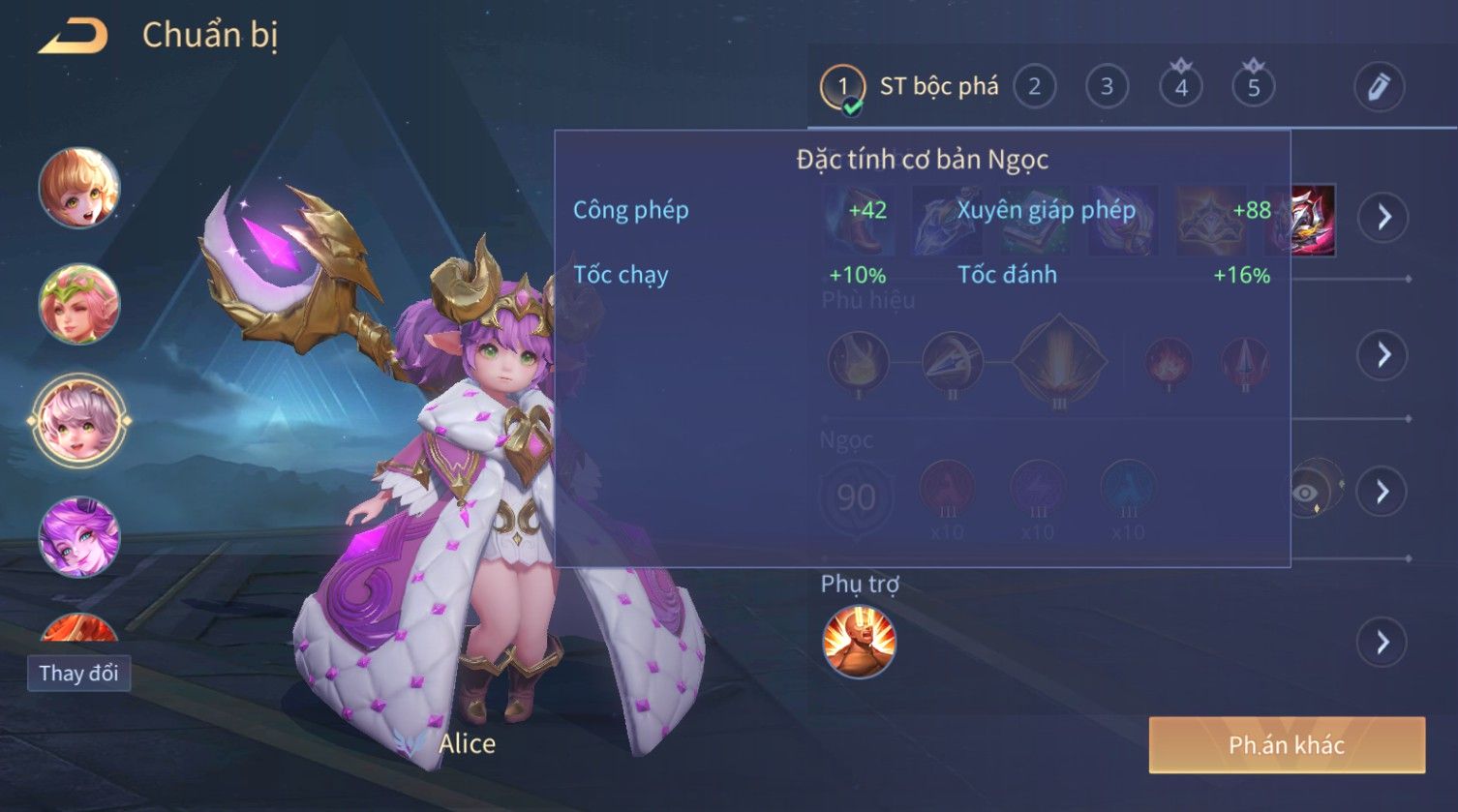Edit the build name with pencil icon
The width and height of the screenshot is (1458, 812).
point(1379,87)
